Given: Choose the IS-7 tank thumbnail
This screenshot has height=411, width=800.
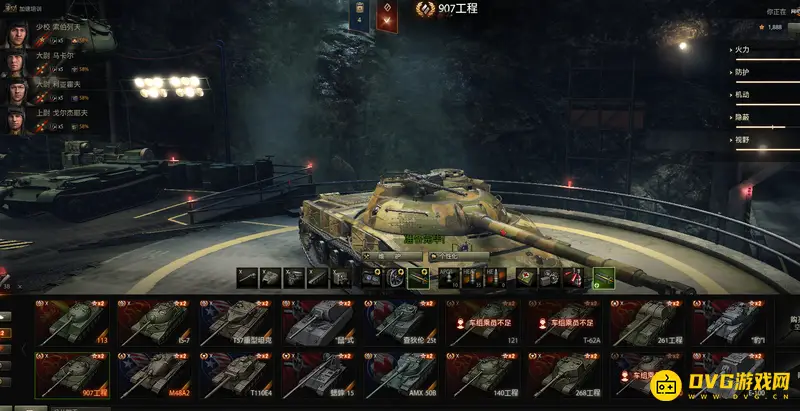Looking at the screenshot, I should tap(157, 321).
